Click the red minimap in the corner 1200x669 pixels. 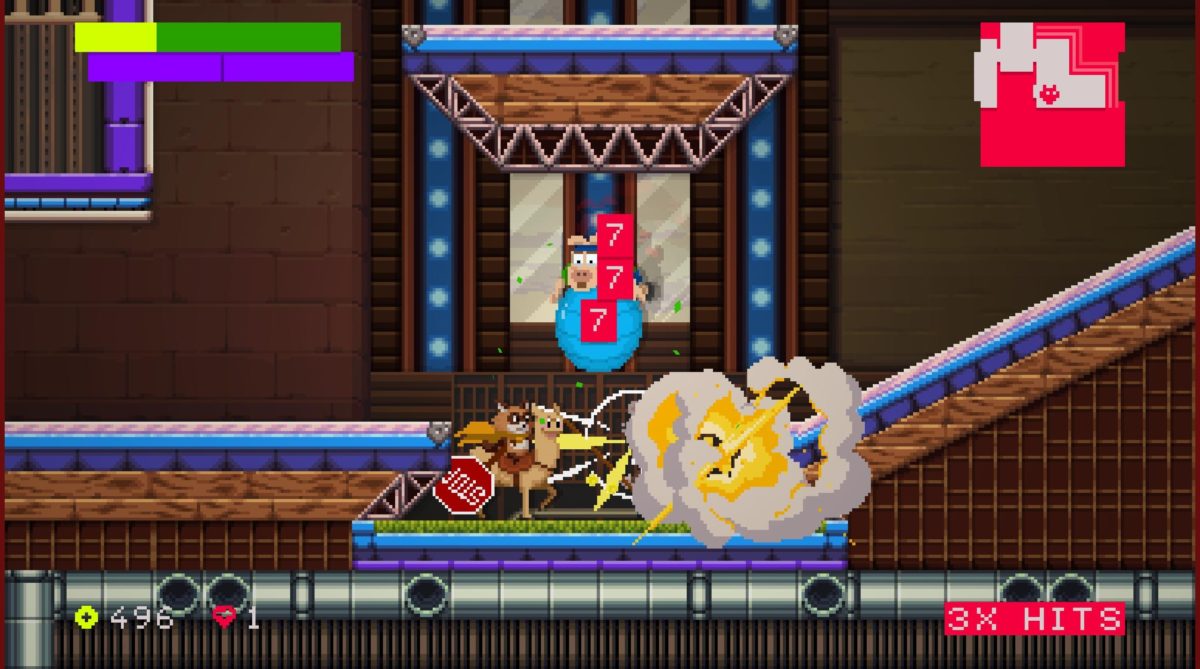1052,94
